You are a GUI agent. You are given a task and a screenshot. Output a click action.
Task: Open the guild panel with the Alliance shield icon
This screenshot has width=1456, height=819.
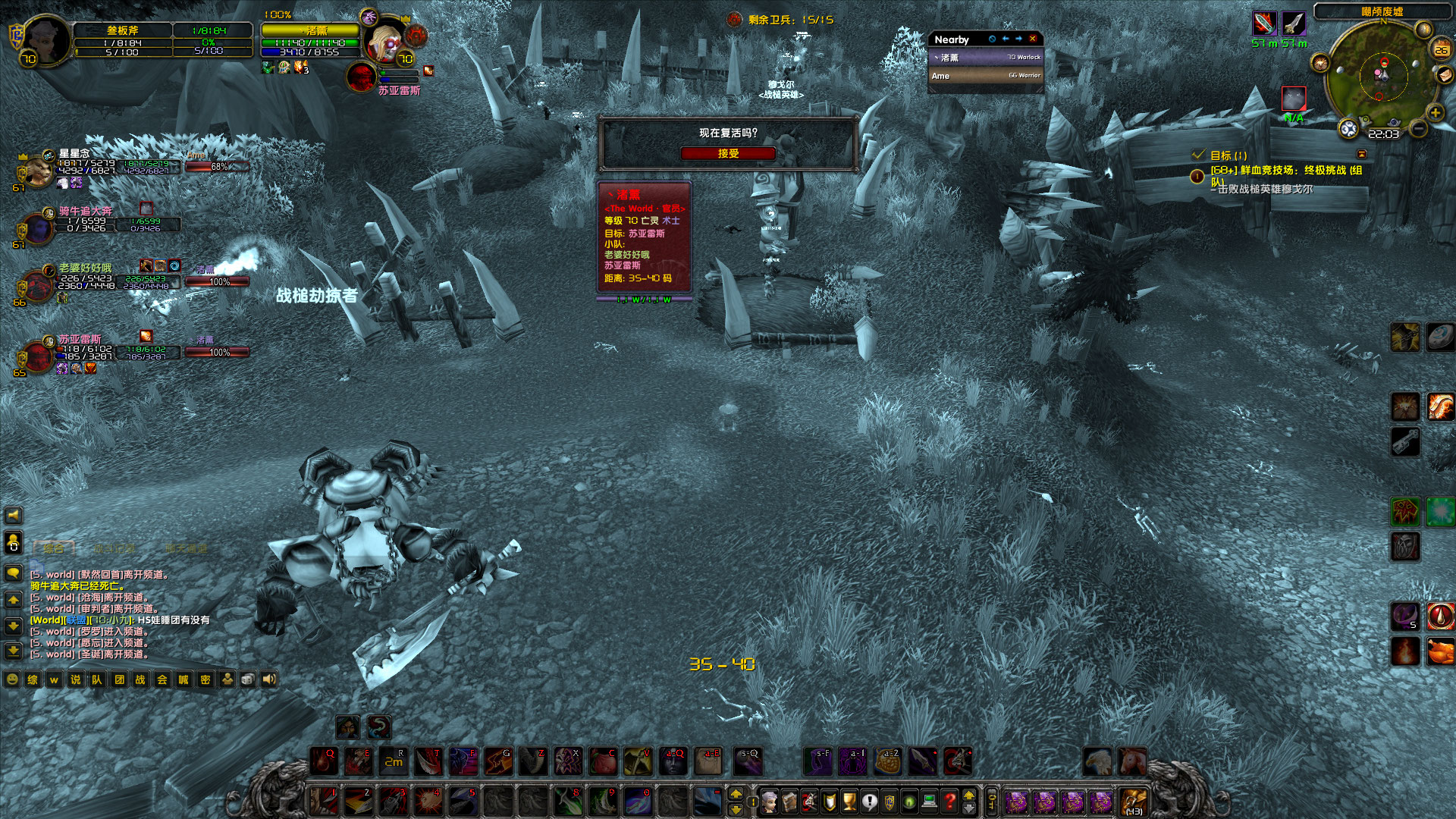tap(889, 801)
